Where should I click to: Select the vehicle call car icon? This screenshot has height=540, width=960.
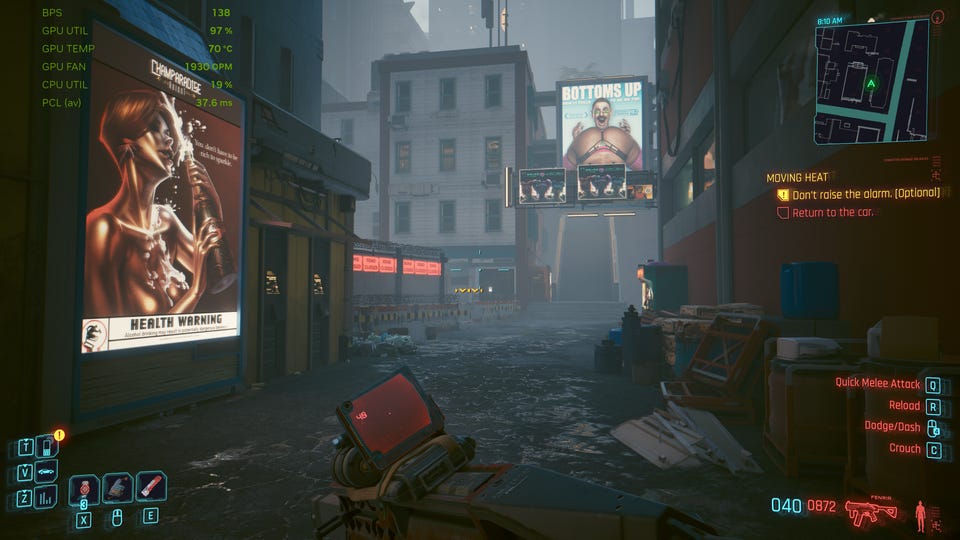point(45,471)
